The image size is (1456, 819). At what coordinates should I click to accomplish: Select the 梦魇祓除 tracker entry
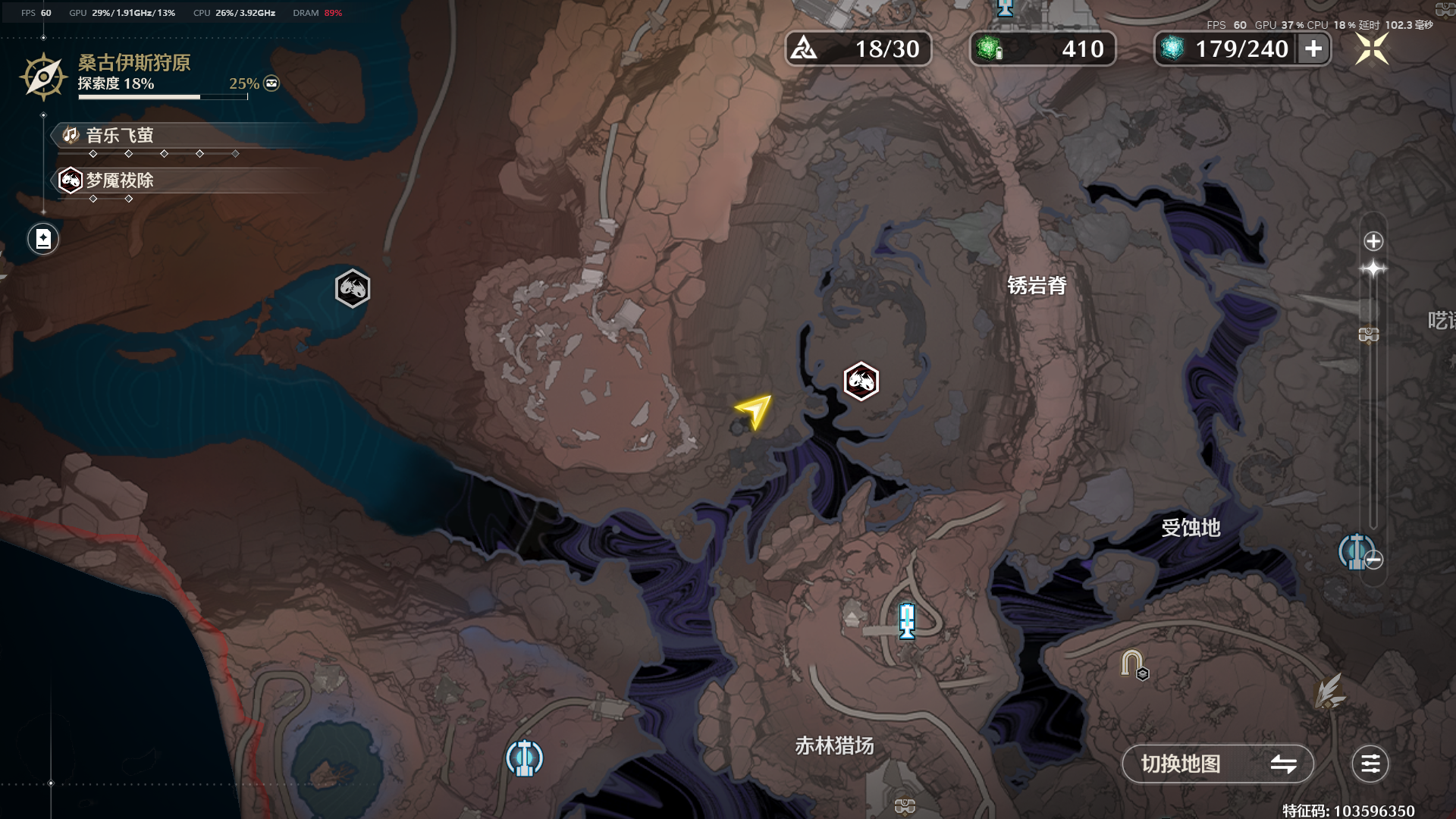[x=120, y=180]
